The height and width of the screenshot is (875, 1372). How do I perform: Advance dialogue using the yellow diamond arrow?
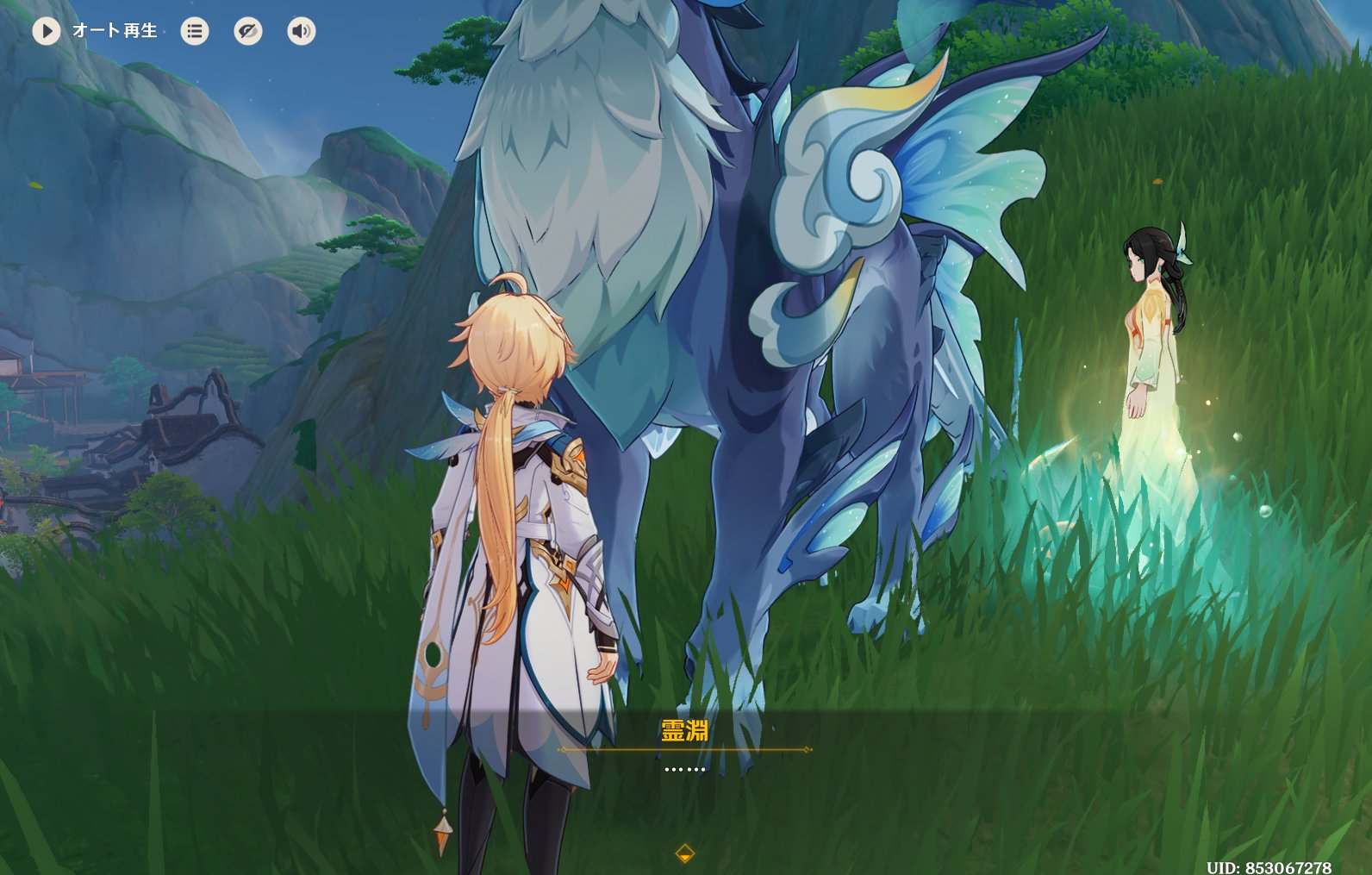[x=685, y=853]
